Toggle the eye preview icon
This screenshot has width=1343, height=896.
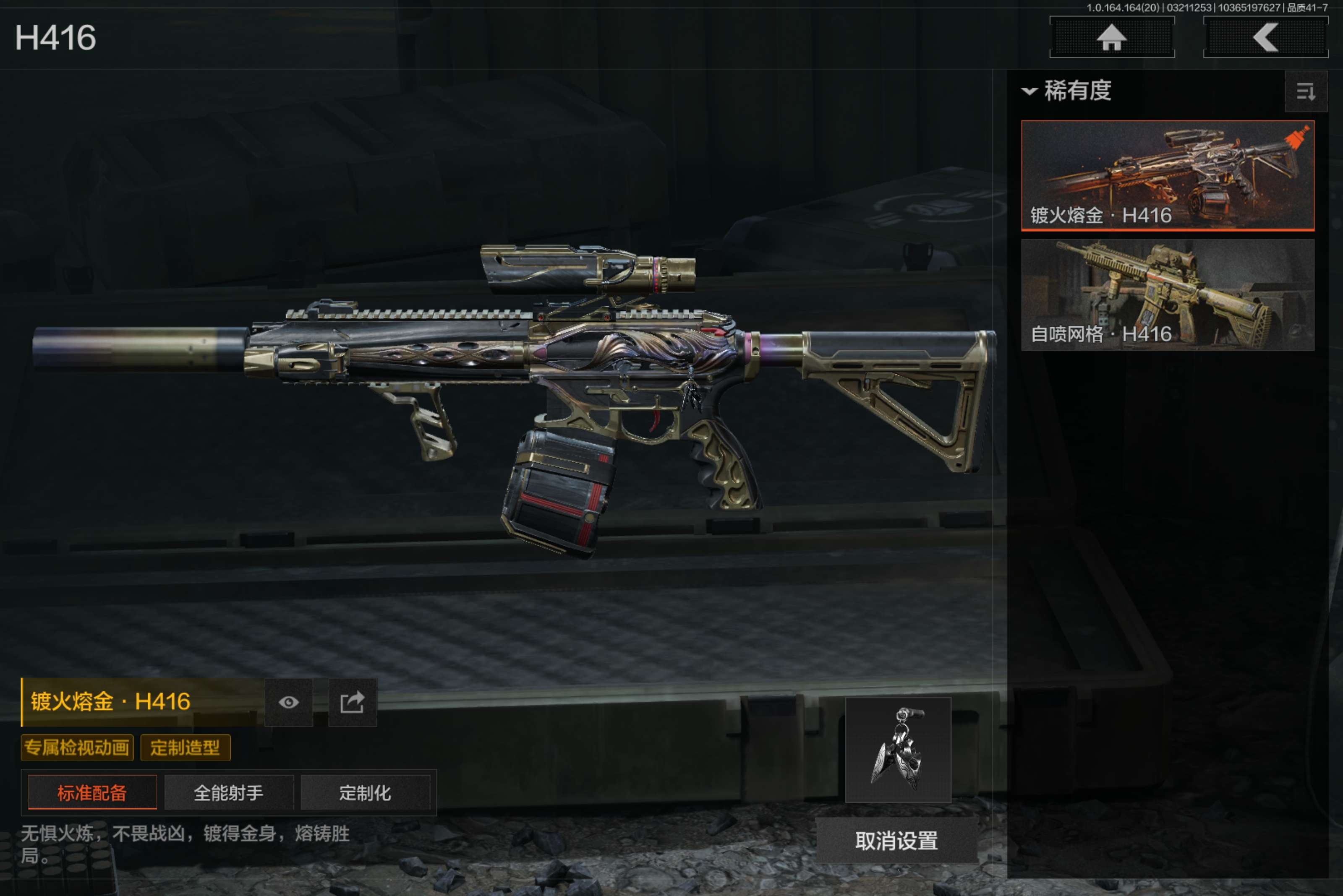tap(289, 702)
